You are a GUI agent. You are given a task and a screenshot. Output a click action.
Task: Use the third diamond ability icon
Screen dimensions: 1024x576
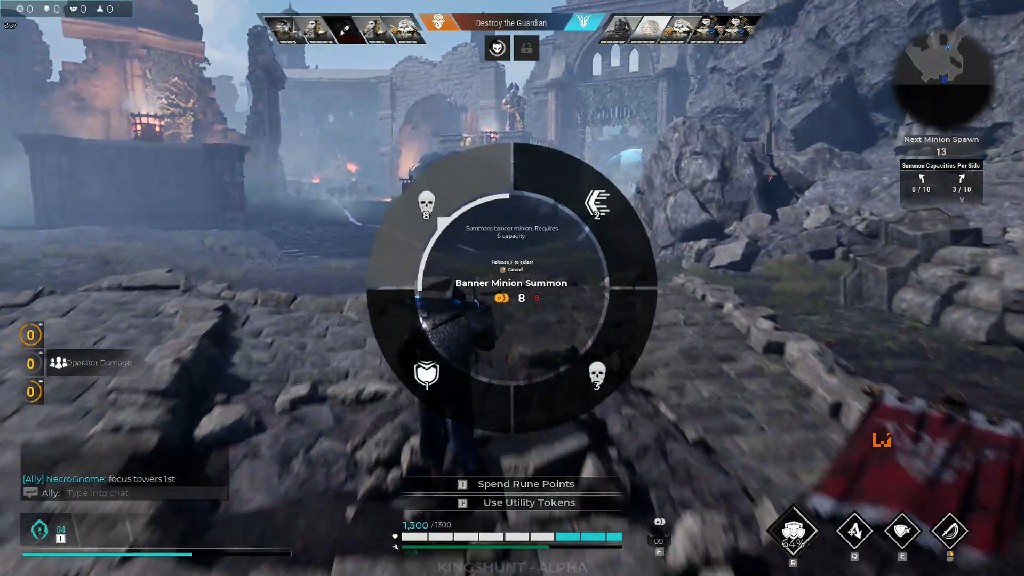(903, 530)
